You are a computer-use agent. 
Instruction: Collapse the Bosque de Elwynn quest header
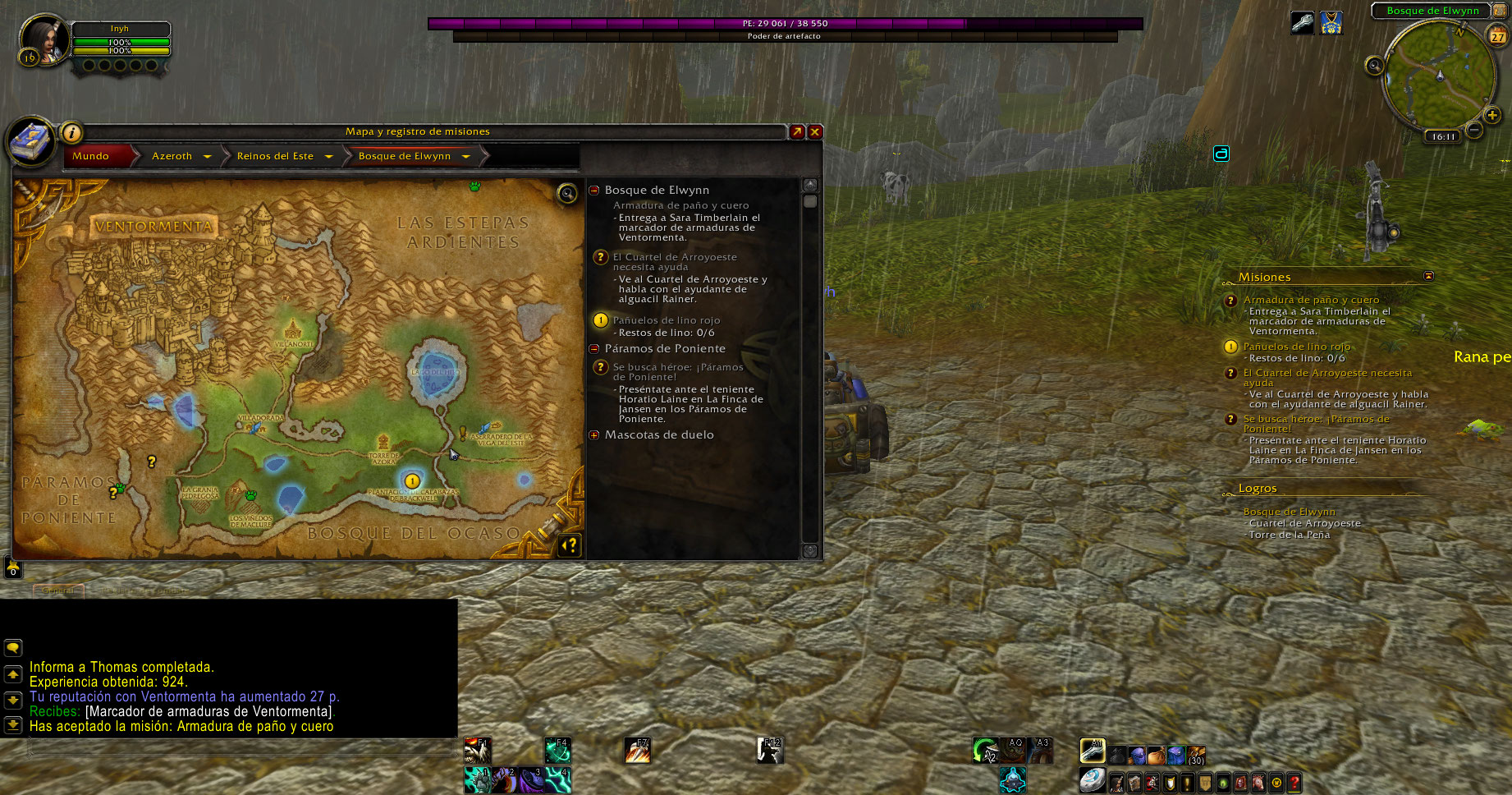pos(594,191)
